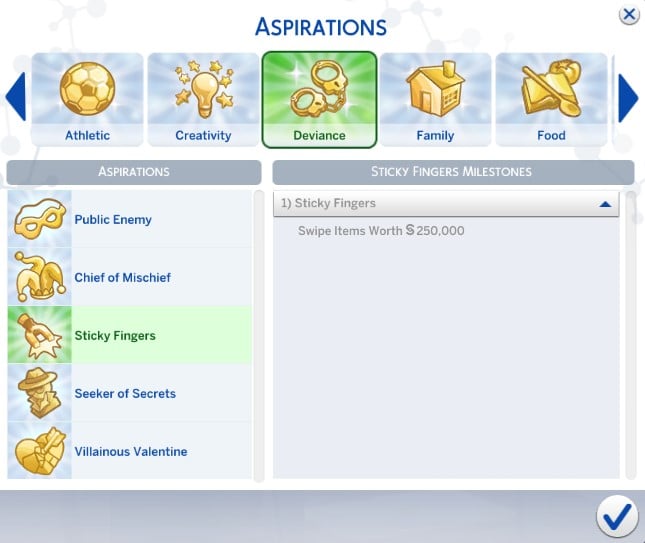This screenshot has width=645, height=543.
Task: Show more categories with right arrow
Action: [x=628, y=97]
